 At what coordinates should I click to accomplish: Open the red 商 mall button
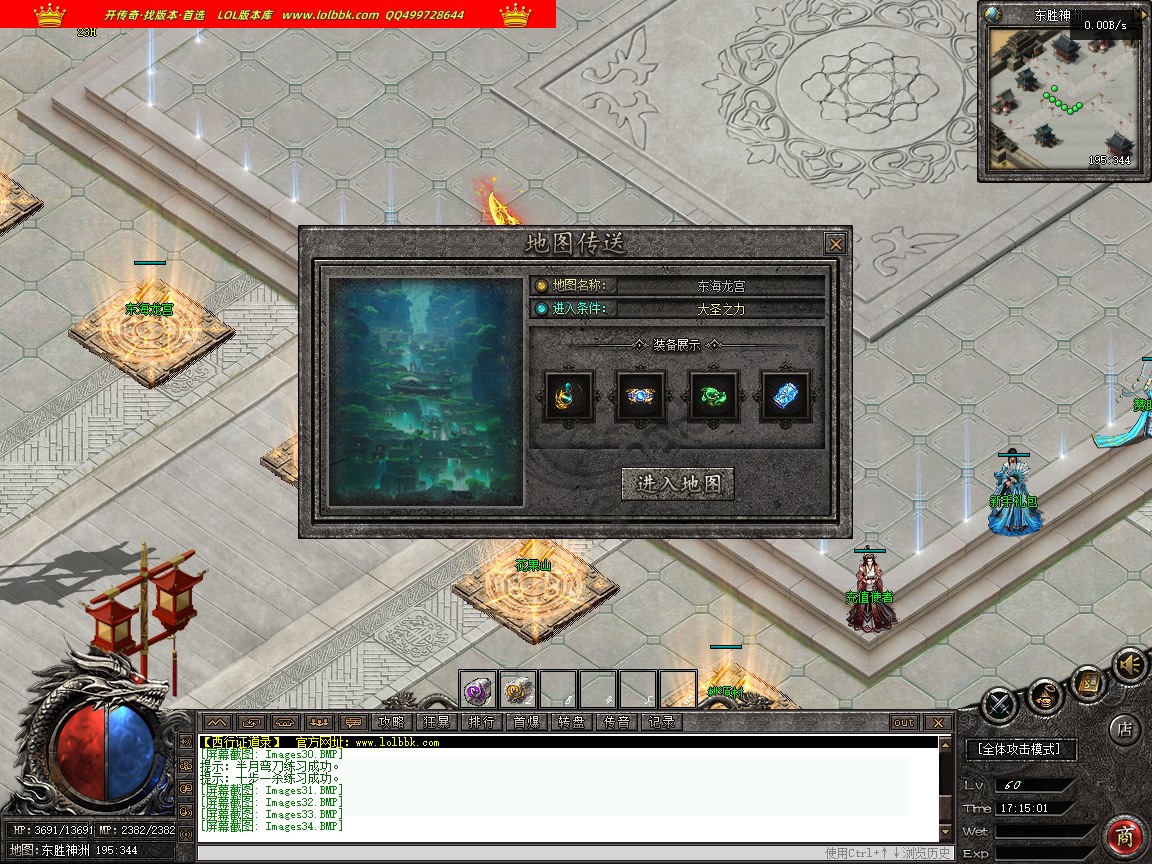click(1125, 836)
